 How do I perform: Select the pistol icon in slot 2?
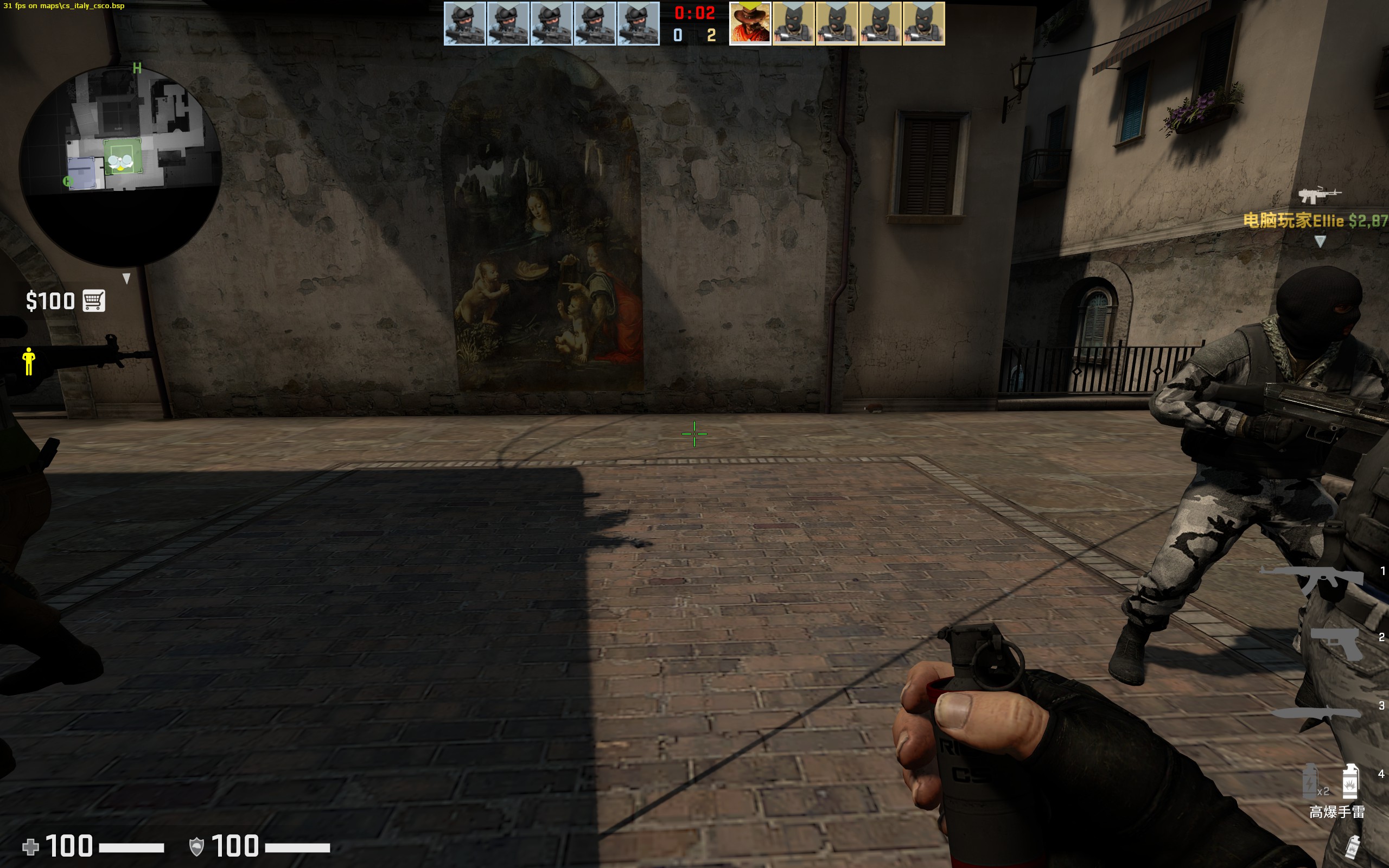click(x=1335, y=643)
